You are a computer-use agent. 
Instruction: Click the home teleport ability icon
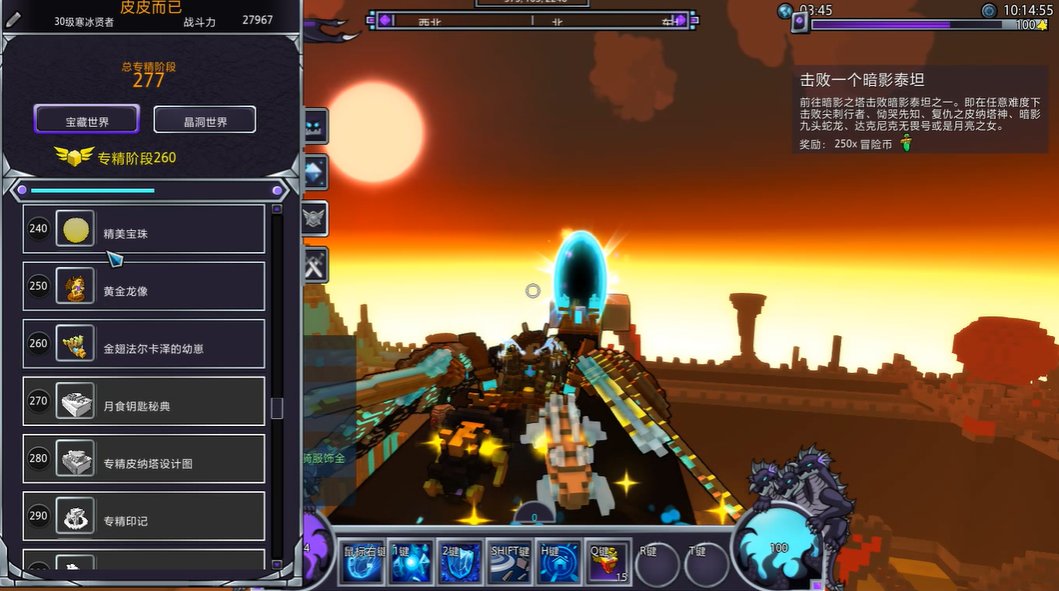coord(558,565)
